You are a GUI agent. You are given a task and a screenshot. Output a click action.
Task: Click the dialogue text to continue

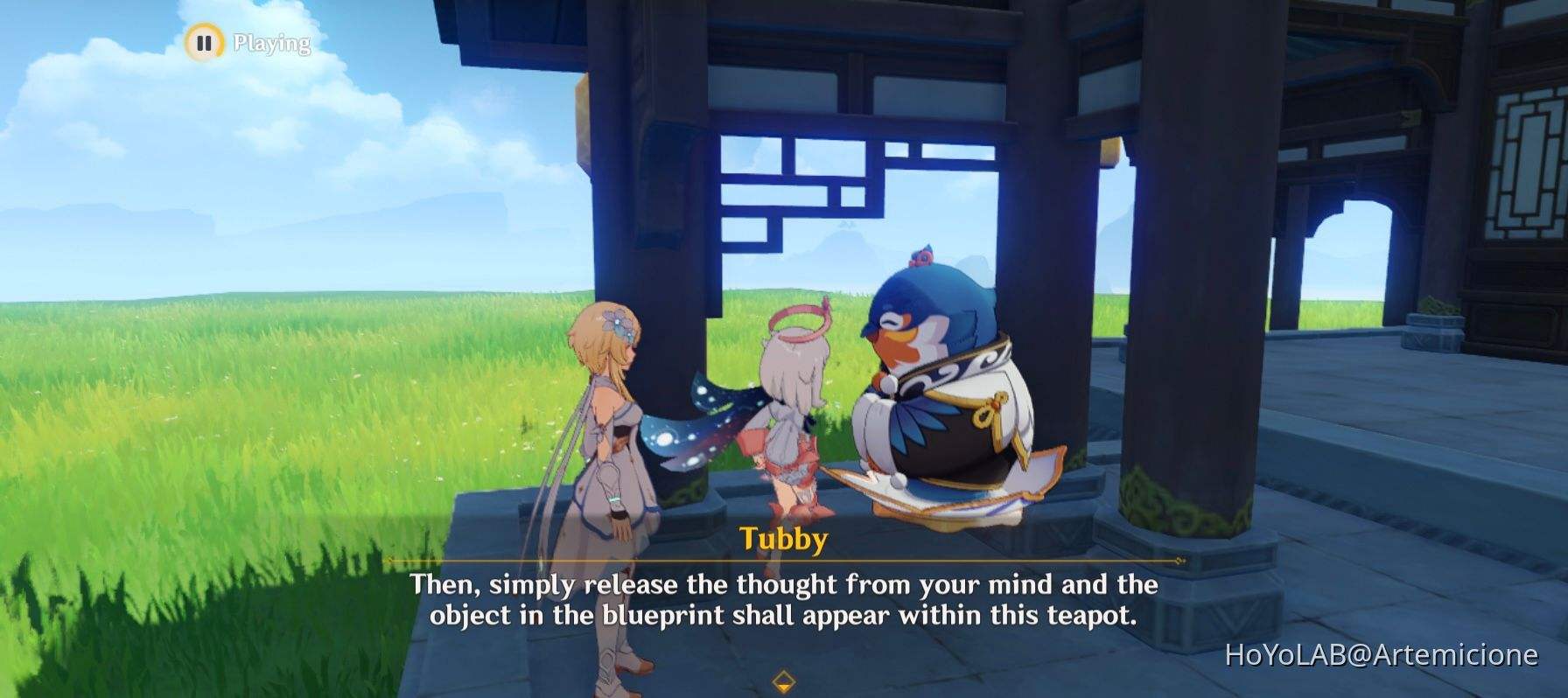click(786, 602)
